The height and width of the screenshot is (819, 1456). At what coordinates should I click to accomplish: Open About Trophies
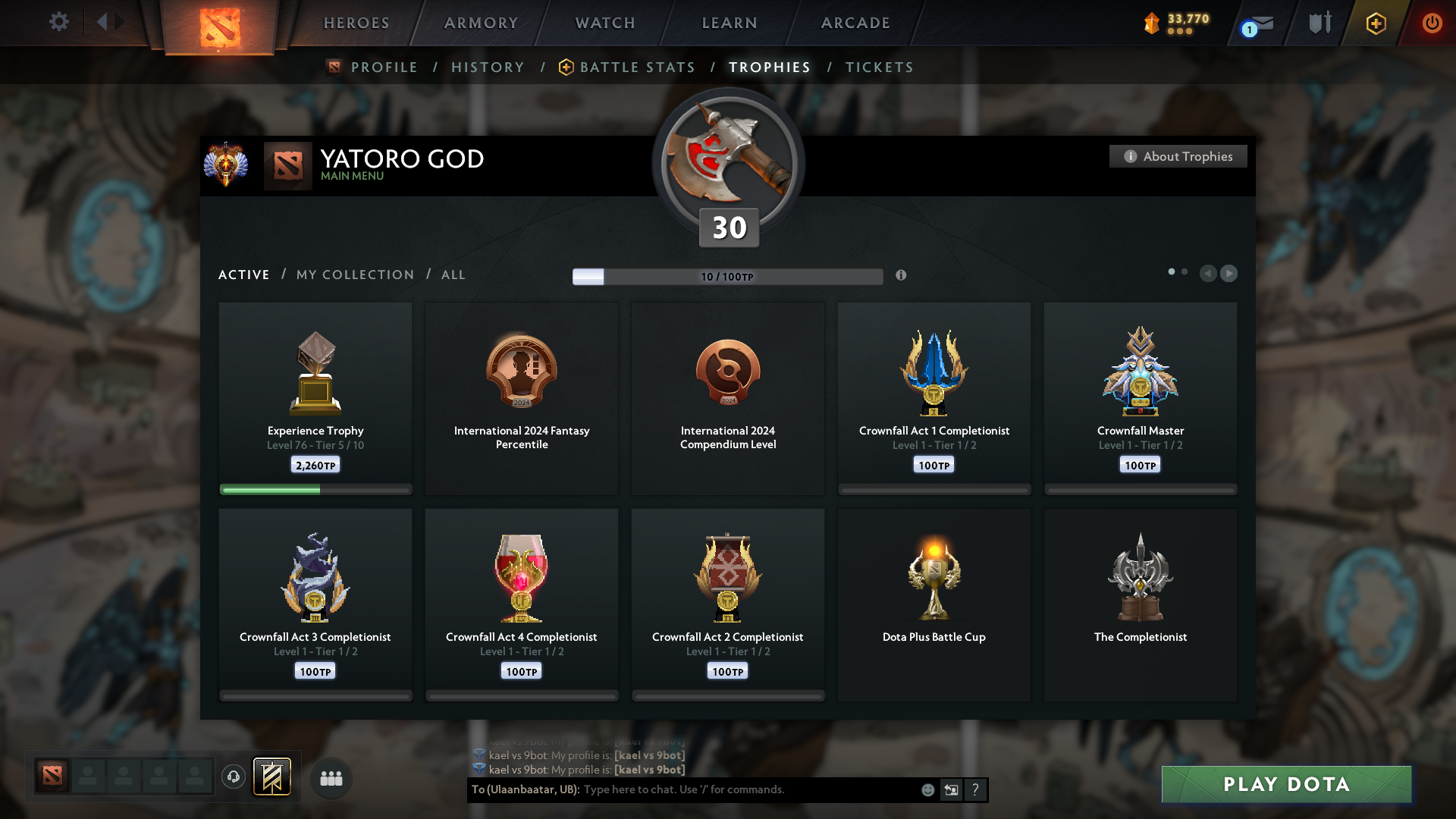point(1178,156)
